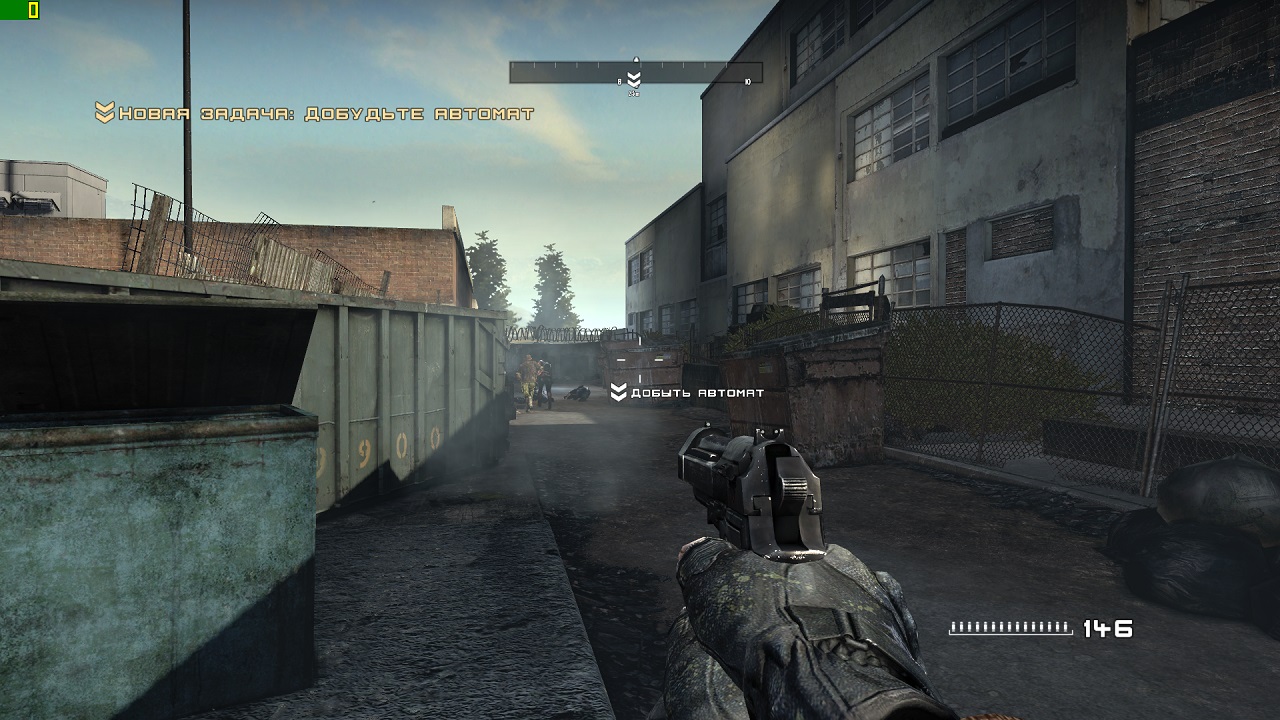Select the 'Новая задача: Добудьте автомат' objective notification
The height and width of the screenshot is (720, 1280).
[x=315, y=114]
